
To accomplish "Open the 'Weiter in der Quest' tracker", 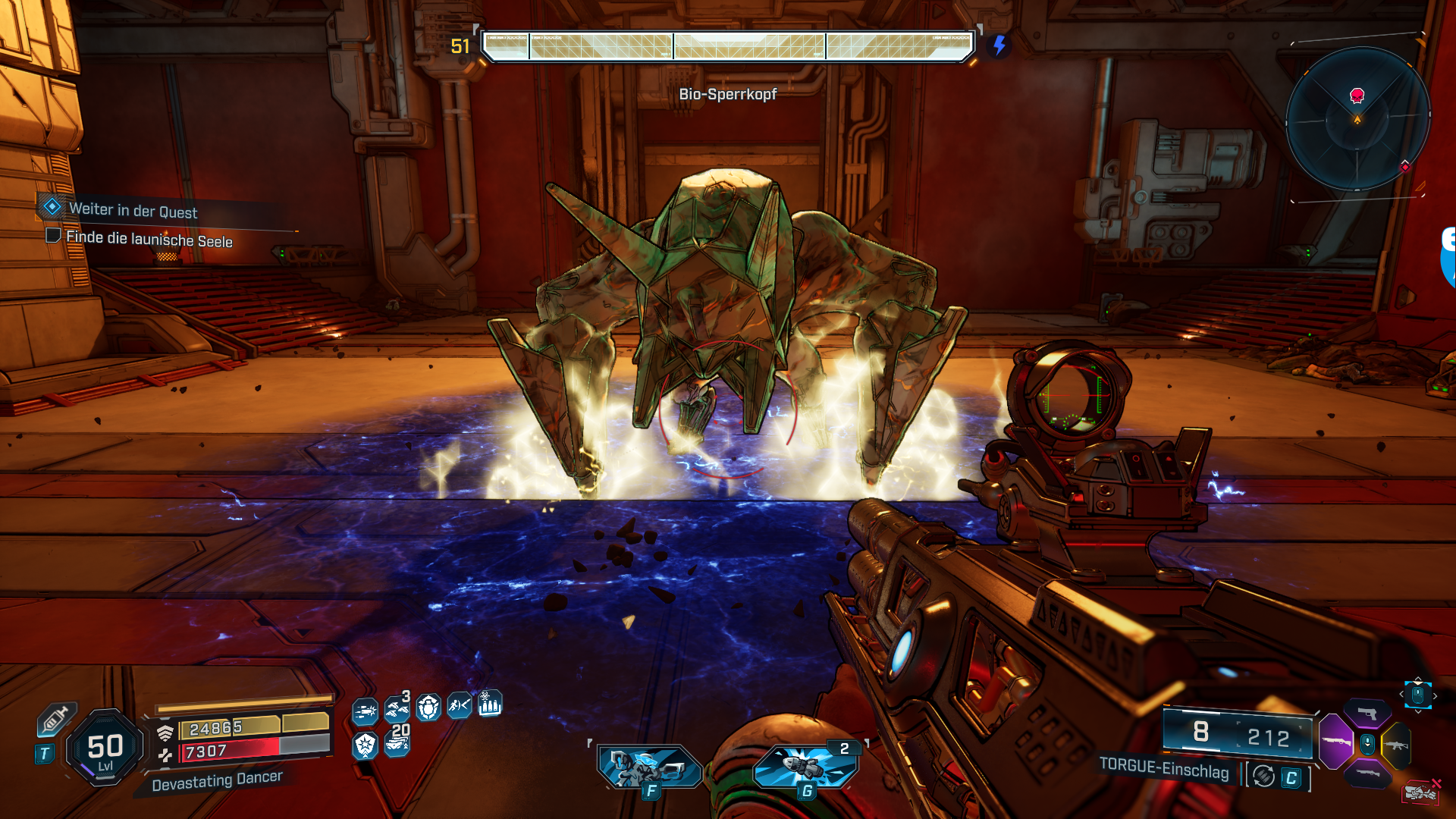I will click(133, 210).
